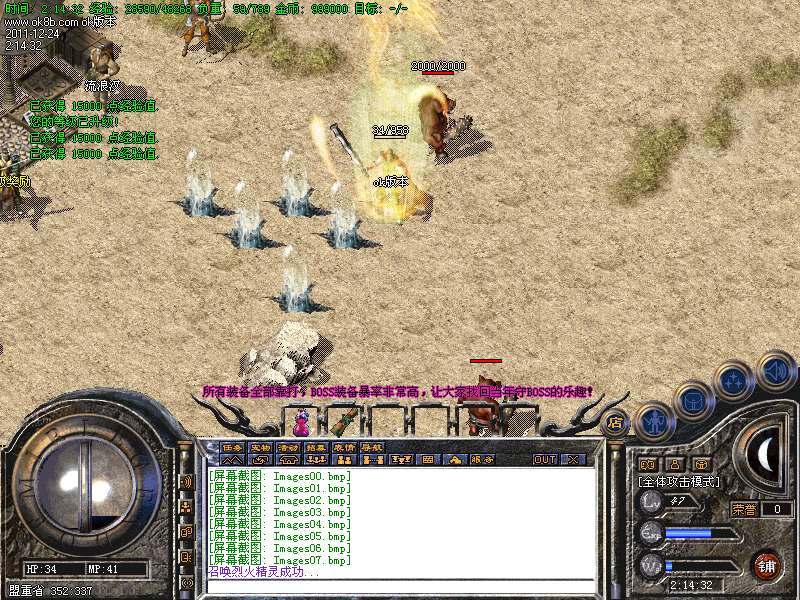Close the game with the X button
Screen dimensions: 800x600
(x=573, y=460)
